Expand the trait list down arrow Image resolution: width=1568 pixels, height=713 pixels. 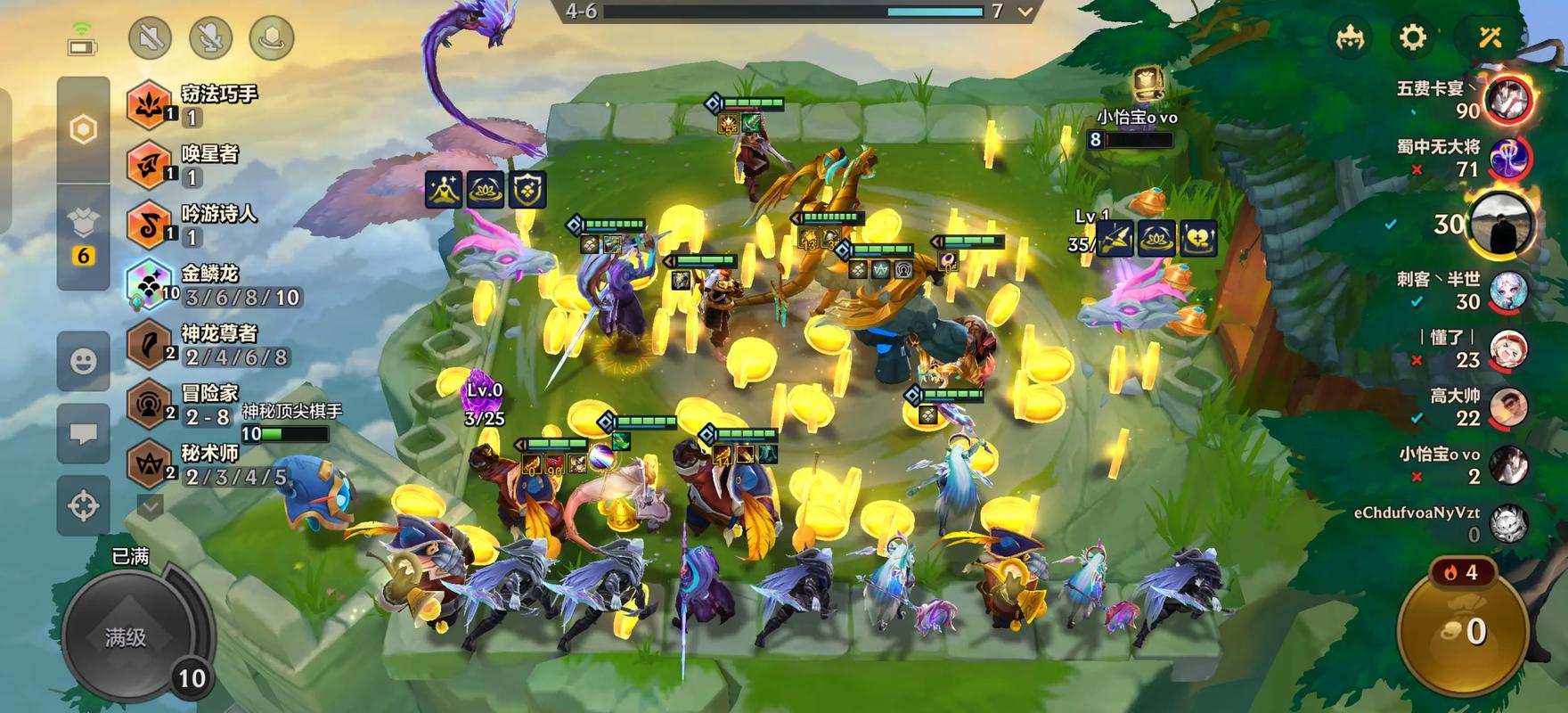click(150, 507)
